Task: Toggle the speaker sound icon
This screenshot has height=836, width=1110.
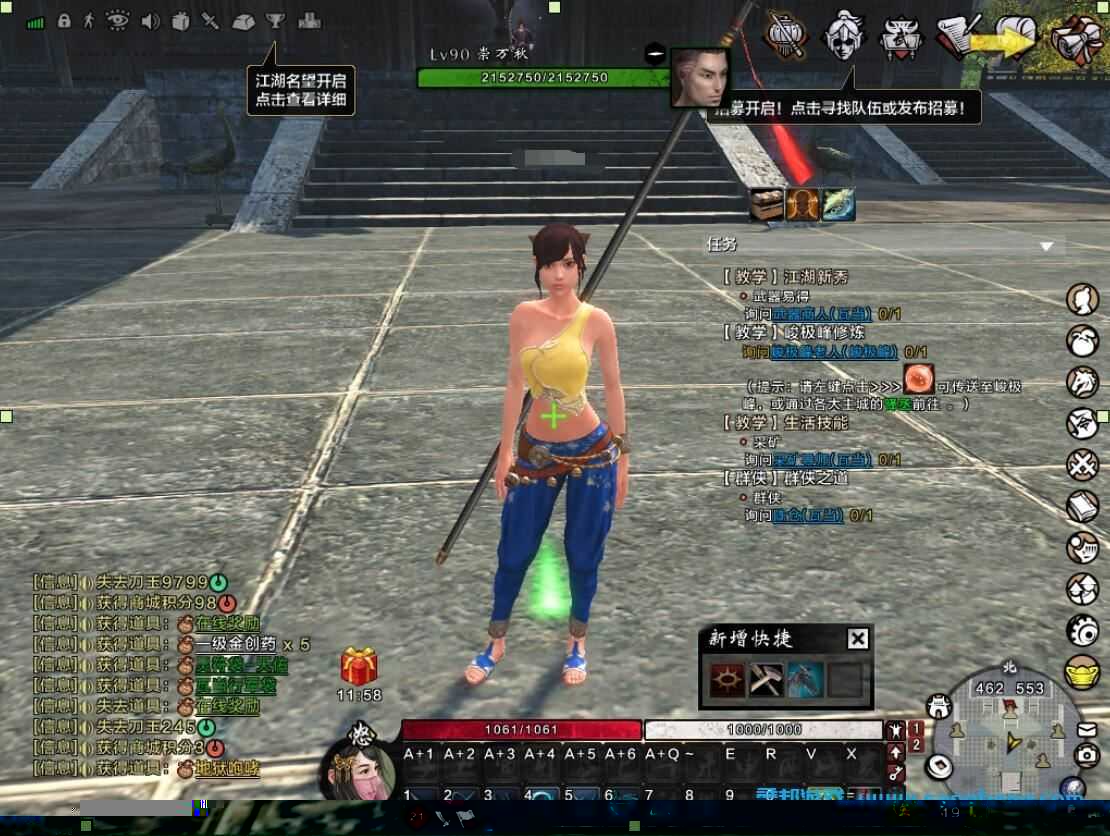Action: 151,21
